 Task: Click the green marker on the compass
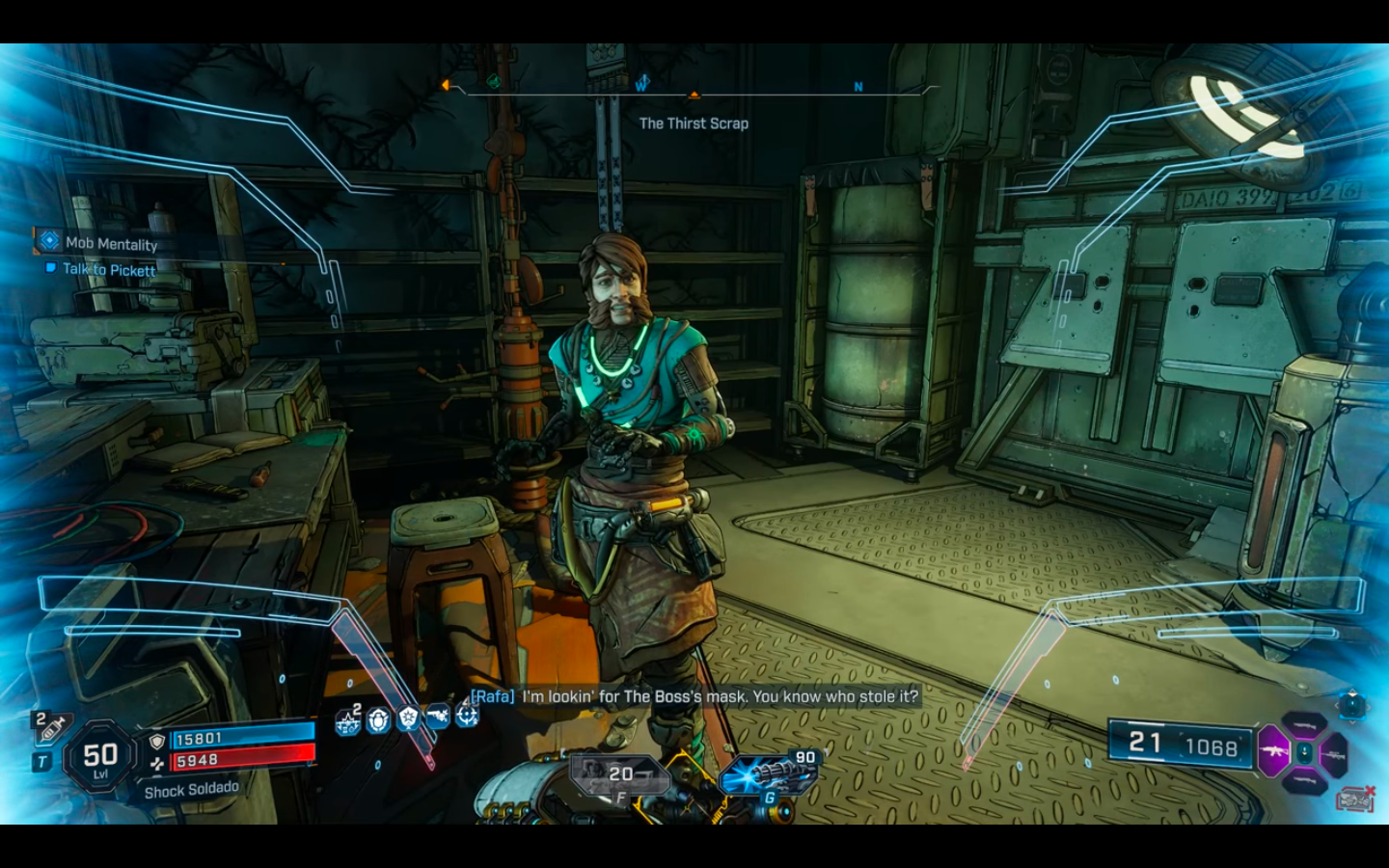(493, 82)
